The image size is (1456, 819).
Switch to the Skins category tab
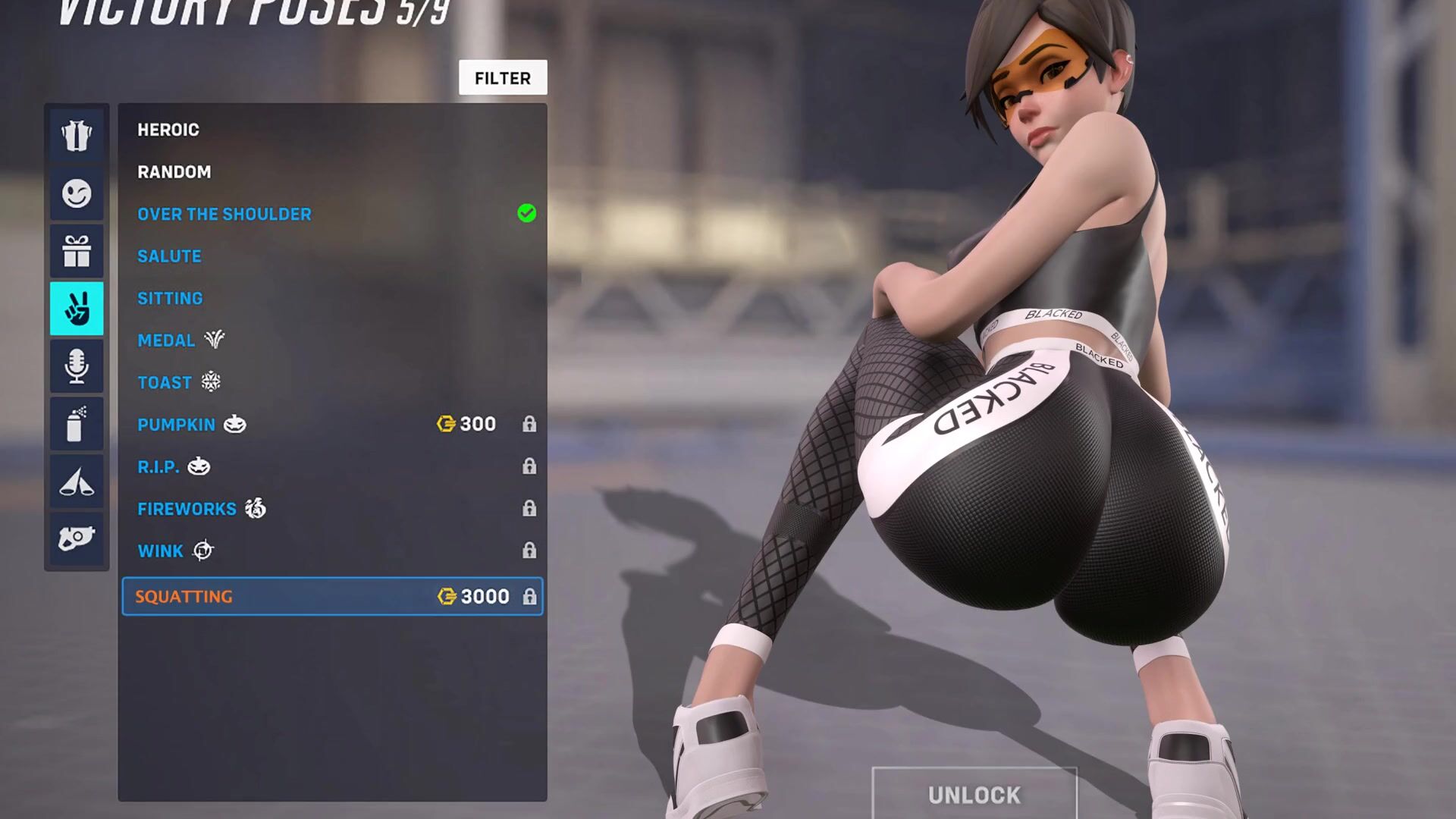coord(77,136)
